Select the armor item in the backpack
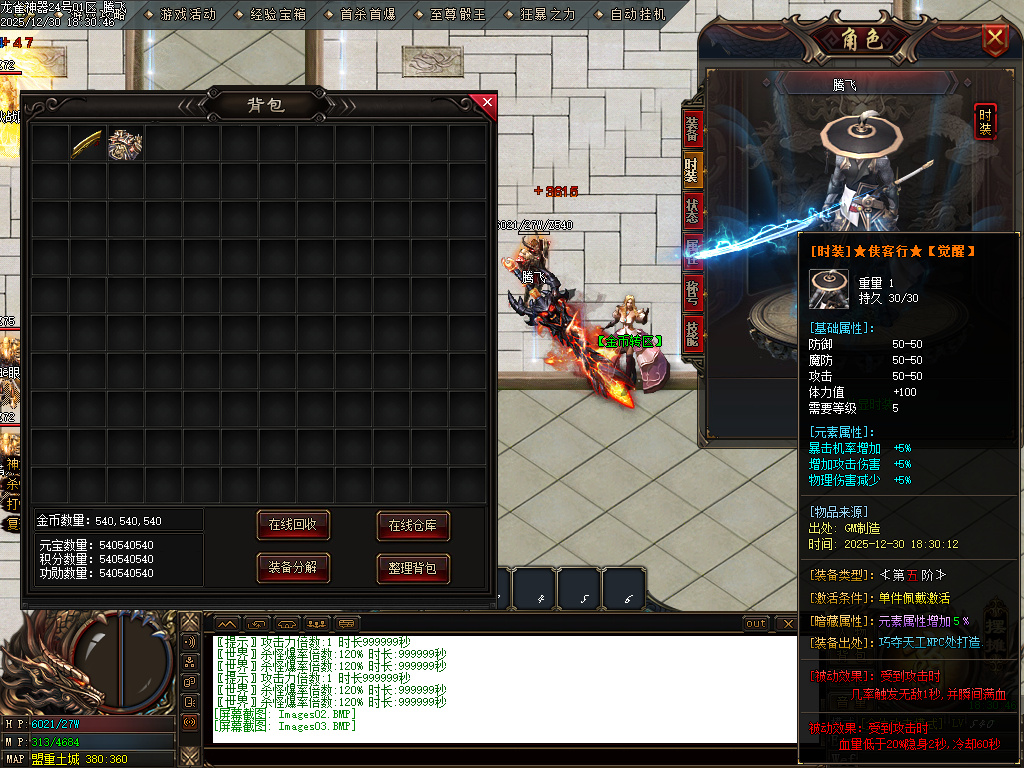1024x768 pixels. click(125, 144)
